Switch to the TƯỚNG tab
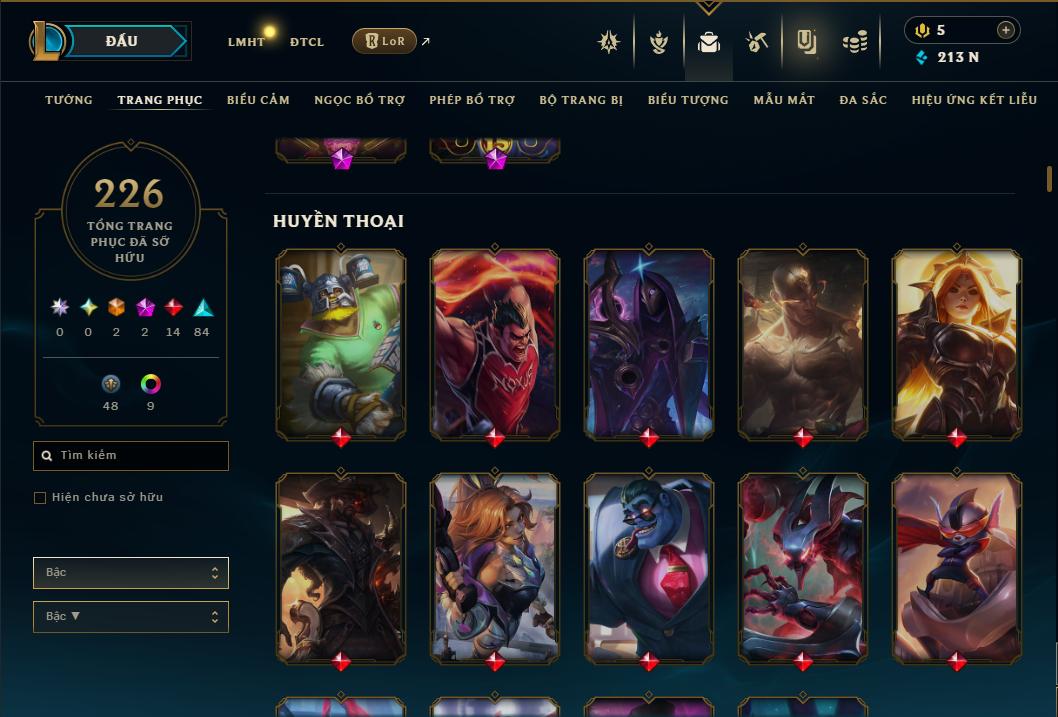The width and height of the screenshot is (1058, 717). pos(69,100)
